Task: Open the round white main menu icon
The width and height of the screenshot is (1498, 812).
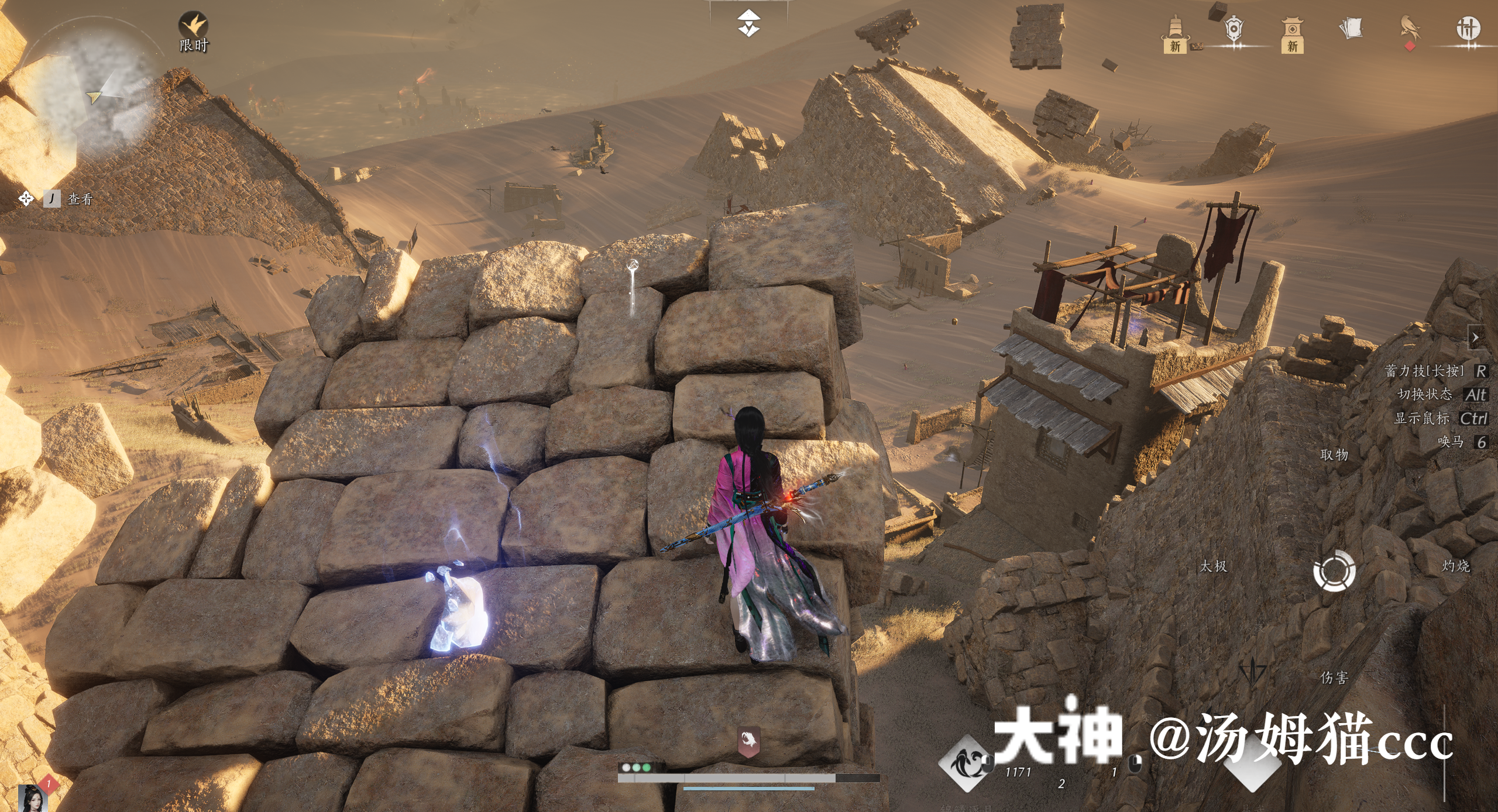Action: (x=1468, y=28)
